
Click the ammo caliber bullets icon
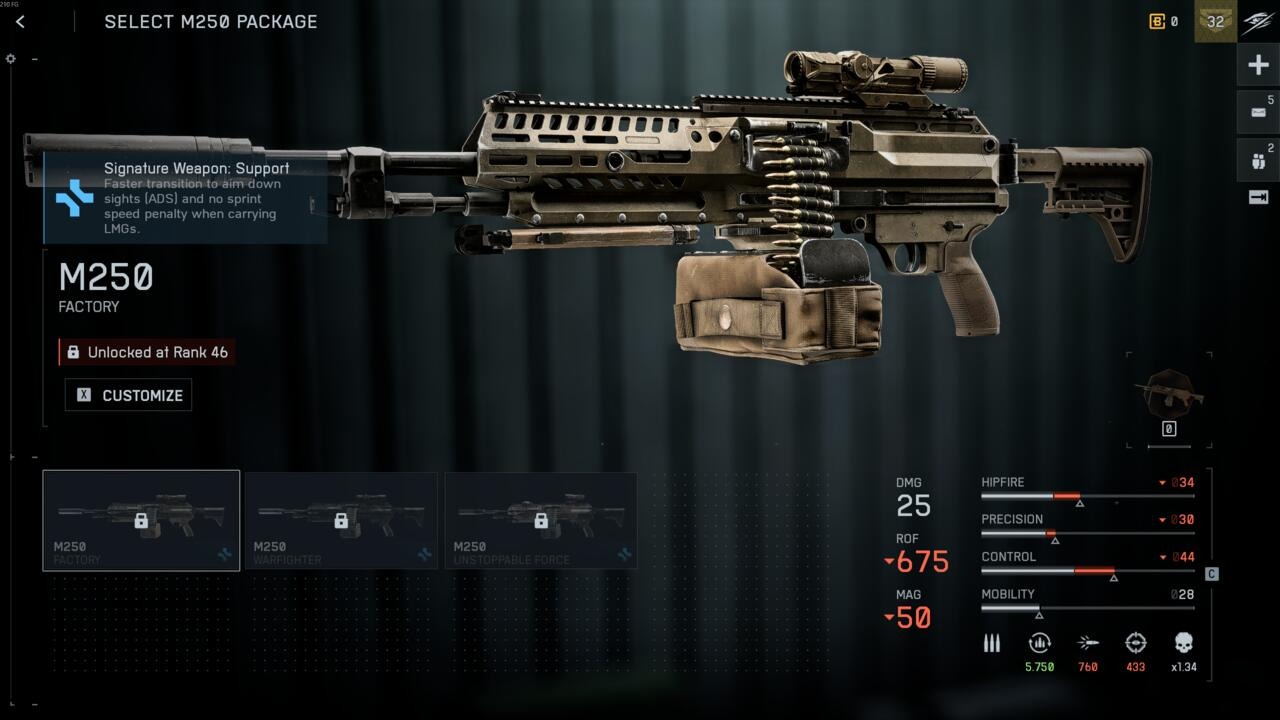coord(992,643)
